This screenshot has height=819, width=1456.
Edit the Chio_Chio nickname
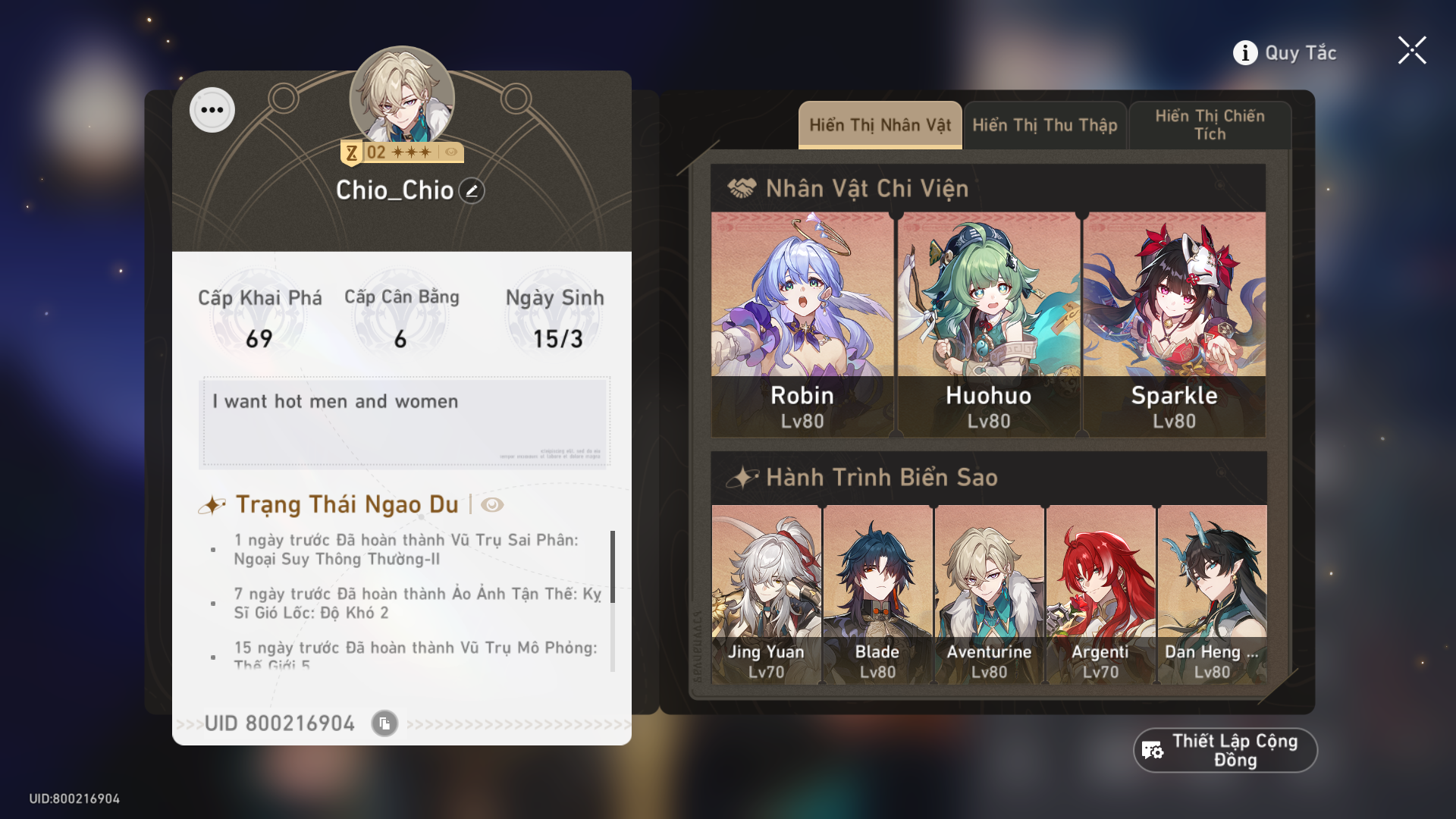[x=472, y=191]
